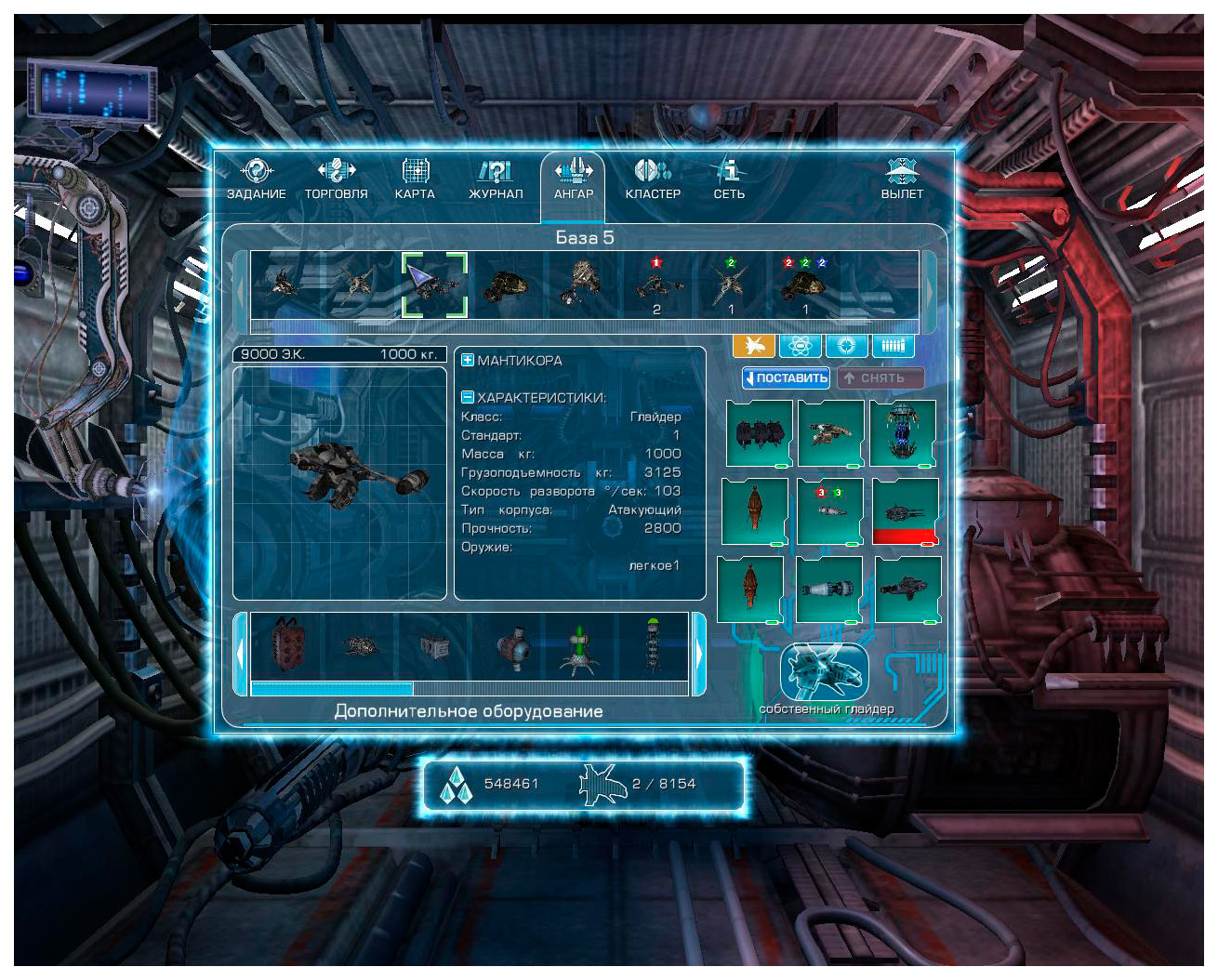Select the orange glider category filter
The width and height of the screenshot is (1218, 980).
tap(754, 346)
